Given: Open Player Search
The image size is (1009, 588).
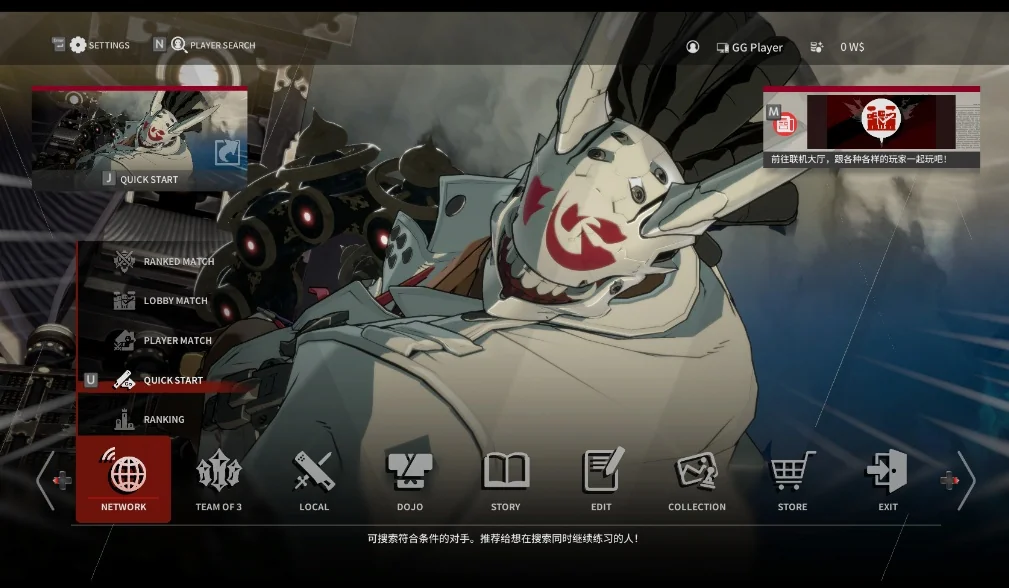Looking at the screenshot, I should [x=211, y=45].
